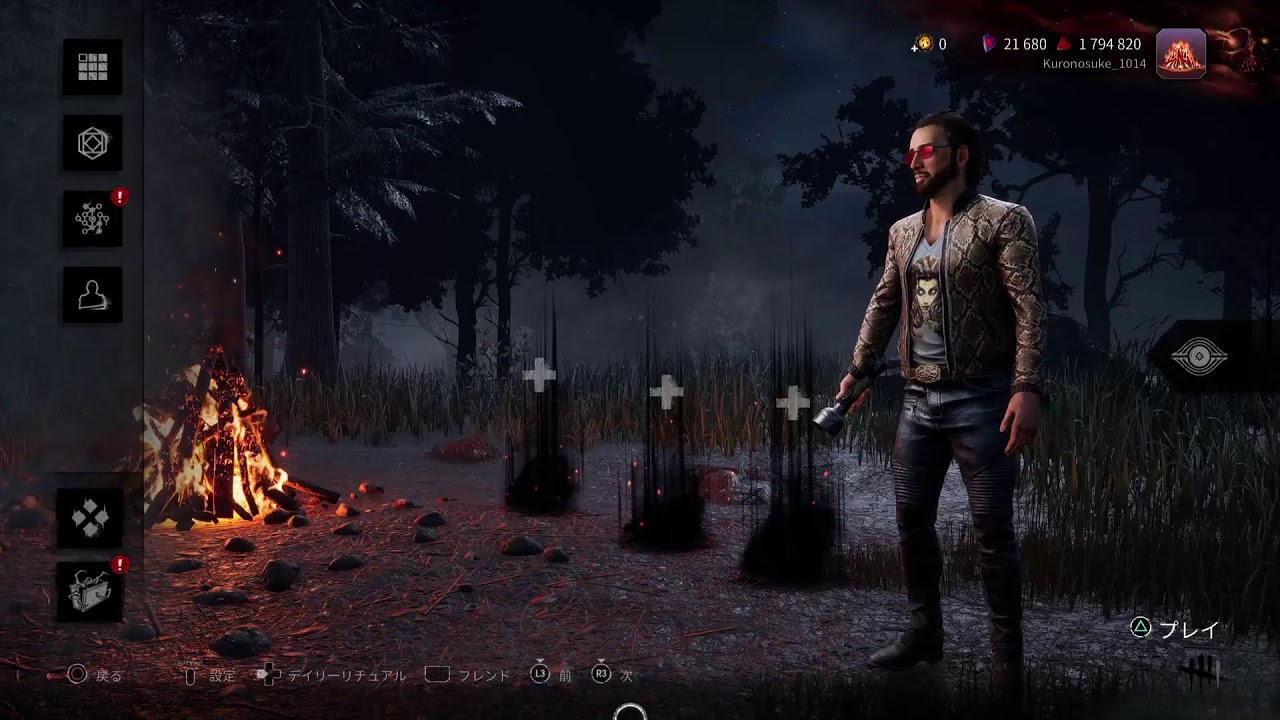Open the Bloodweb node icon
This screenshot has width=1280, height=720.
coord(92,219)
